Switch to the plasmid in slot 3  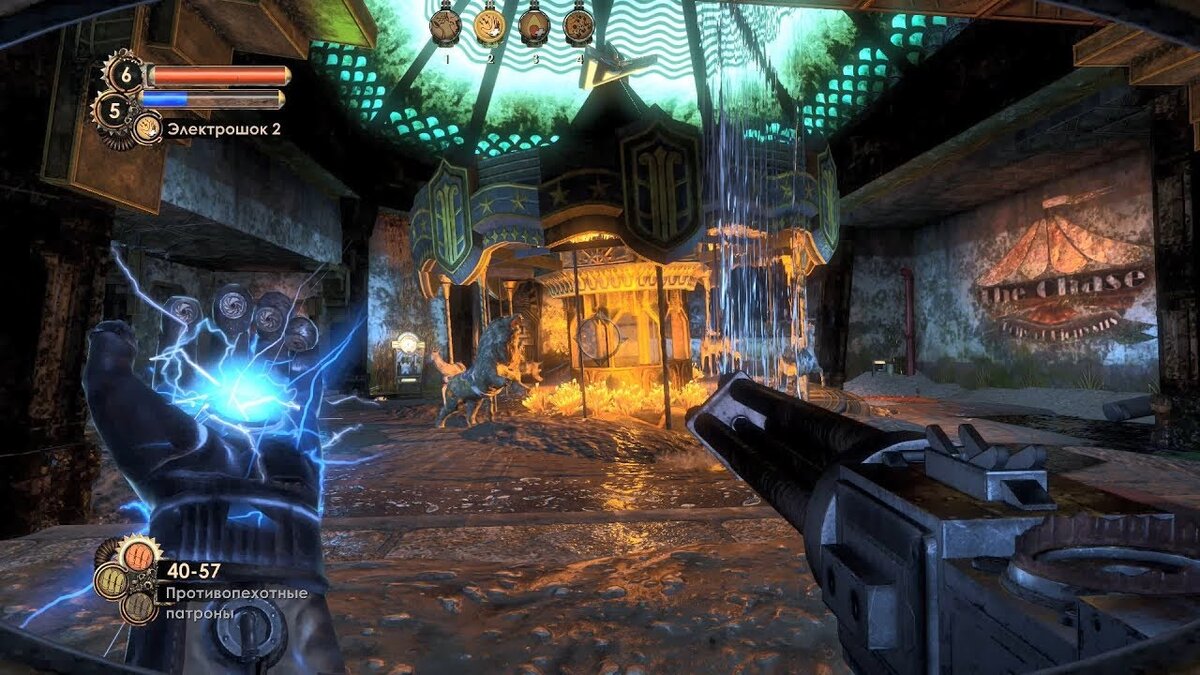pyautogui.click(x=534, y=26)
